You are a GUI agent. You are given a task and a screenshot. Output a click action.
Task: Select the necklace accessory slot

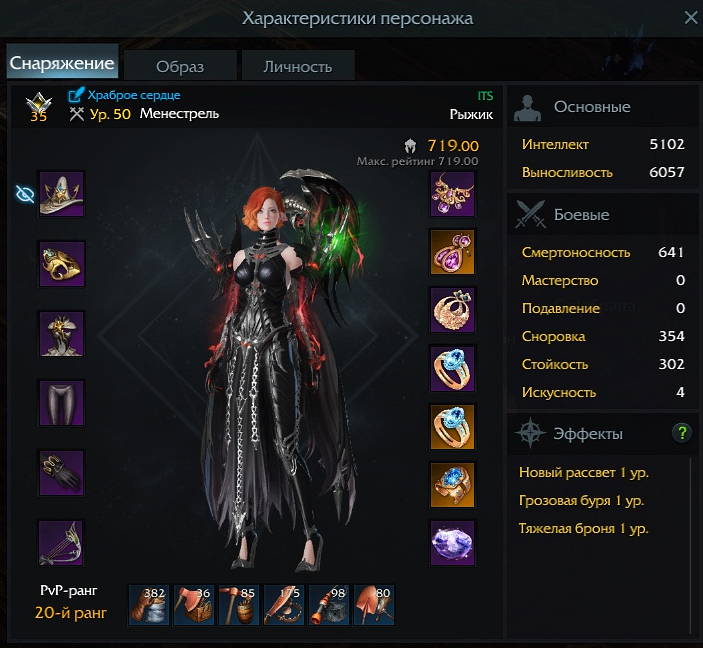452,194
